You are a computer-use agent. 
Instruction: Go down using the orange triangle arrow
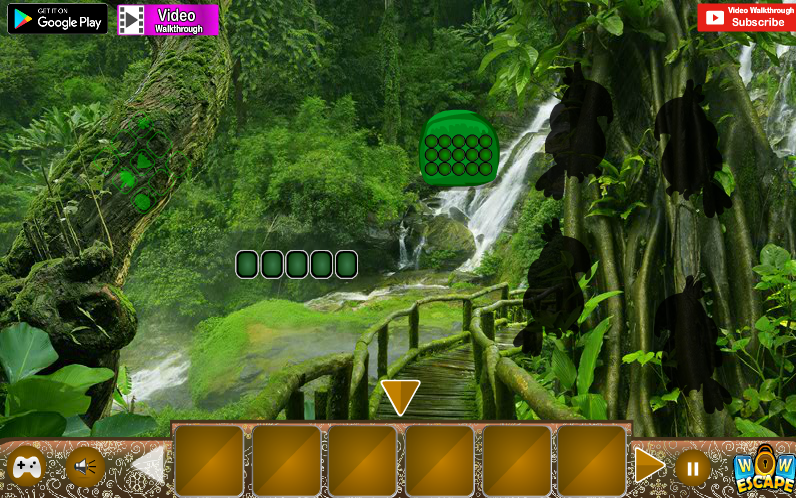(400, 396)
